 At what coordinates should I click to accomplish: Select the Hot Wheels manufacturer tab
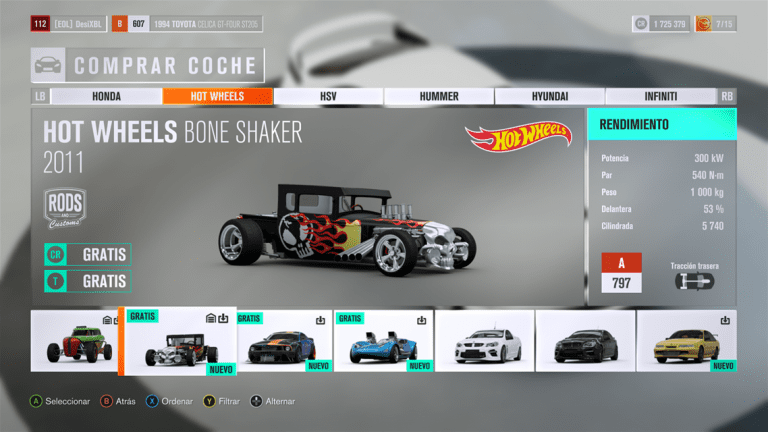pyautogui.click(x=217, y=96)
